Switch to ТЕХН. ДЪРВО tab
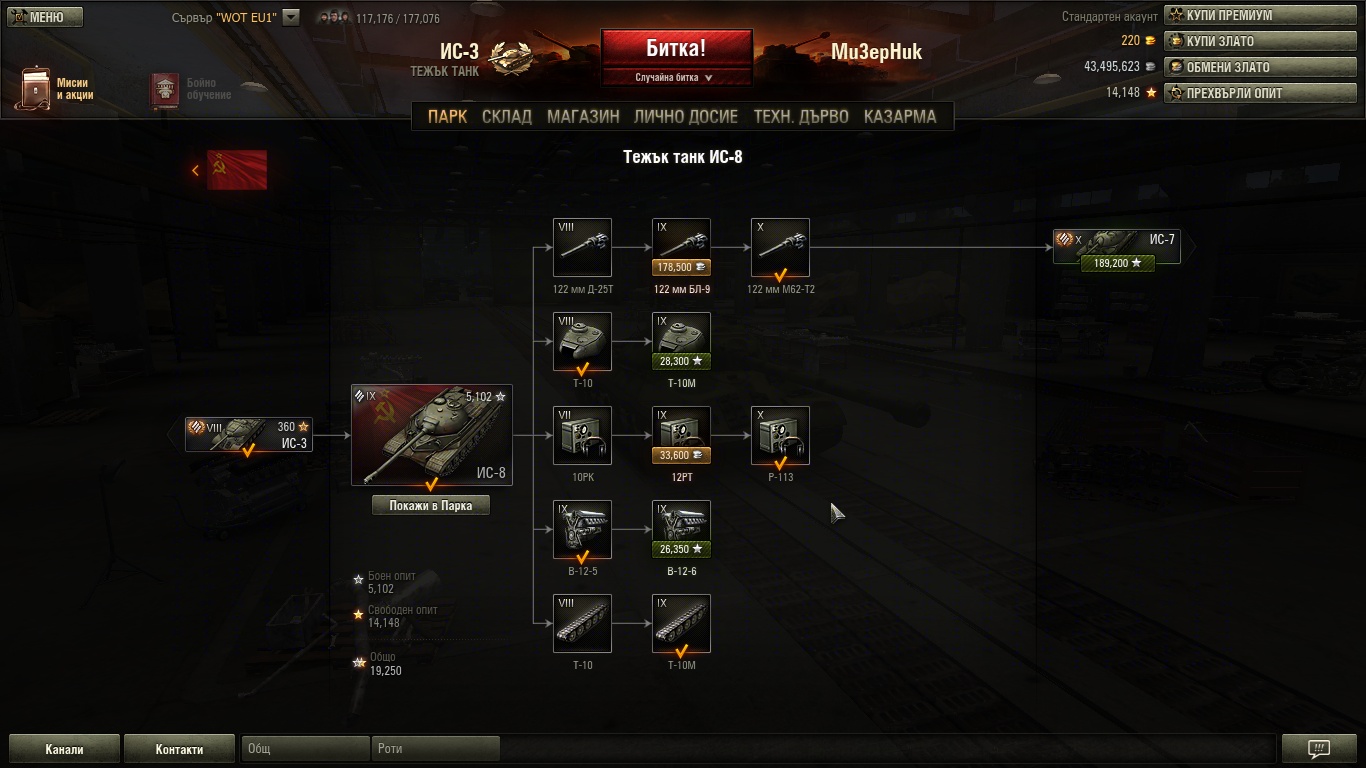The height and width of the screenshot is (768, 1366). click(x=801, y=116)
